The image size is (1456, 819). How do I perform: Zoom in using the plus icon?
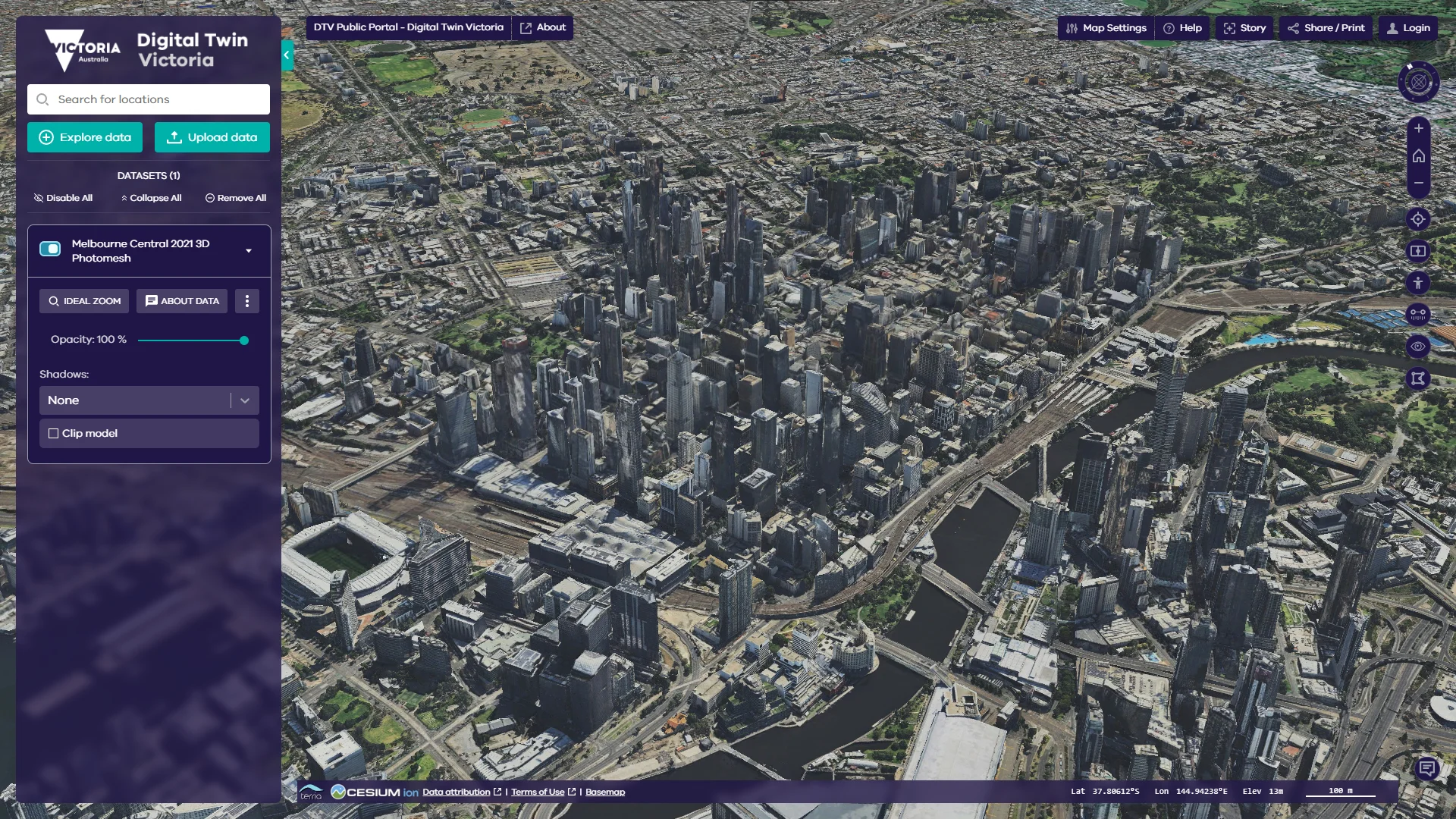[1418, 128]
